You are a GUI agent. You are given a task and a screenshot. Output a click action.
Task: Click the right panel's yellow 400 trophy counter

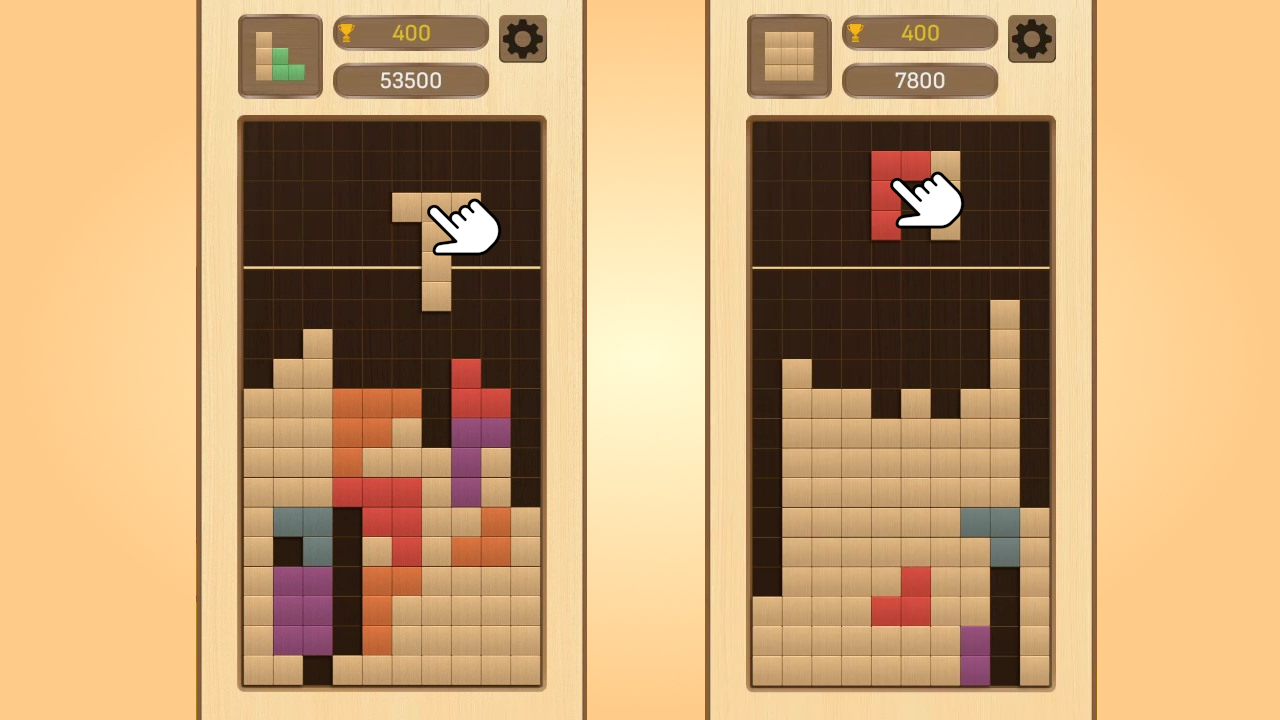(919, 32)
